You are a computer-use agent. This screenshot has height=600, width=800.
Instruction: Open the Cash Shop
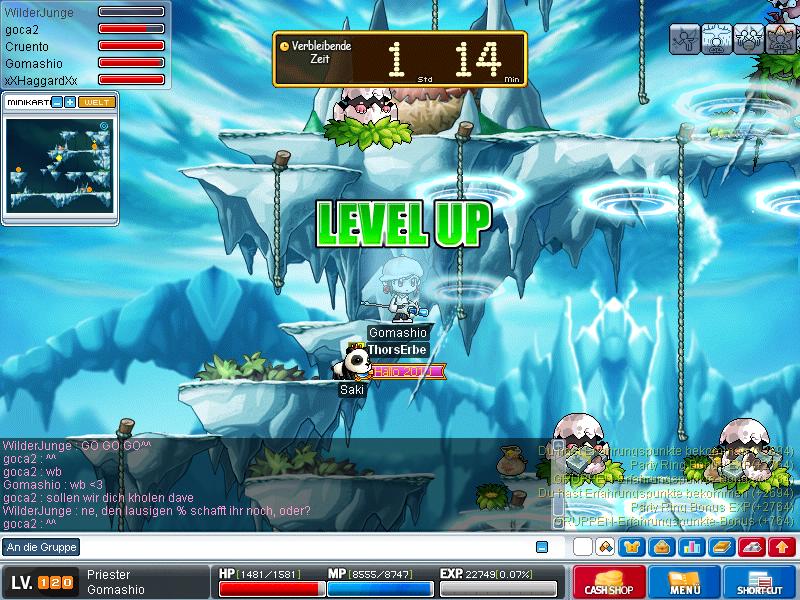(609, 583)
